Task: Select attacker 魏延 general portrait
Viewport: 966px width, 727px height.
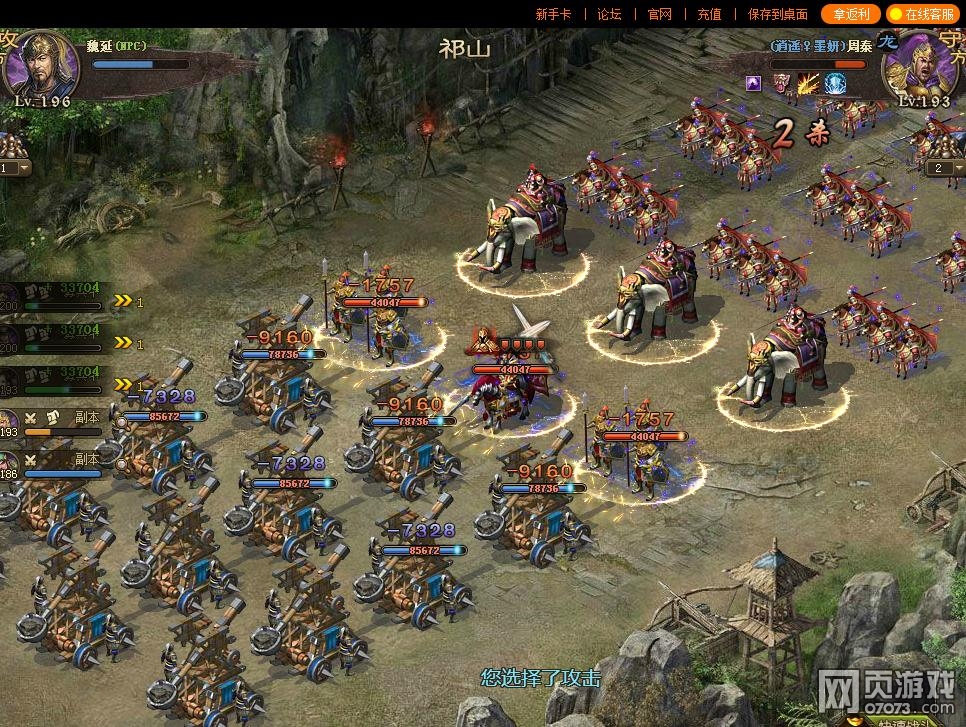Action: click(x=41, y=62)
